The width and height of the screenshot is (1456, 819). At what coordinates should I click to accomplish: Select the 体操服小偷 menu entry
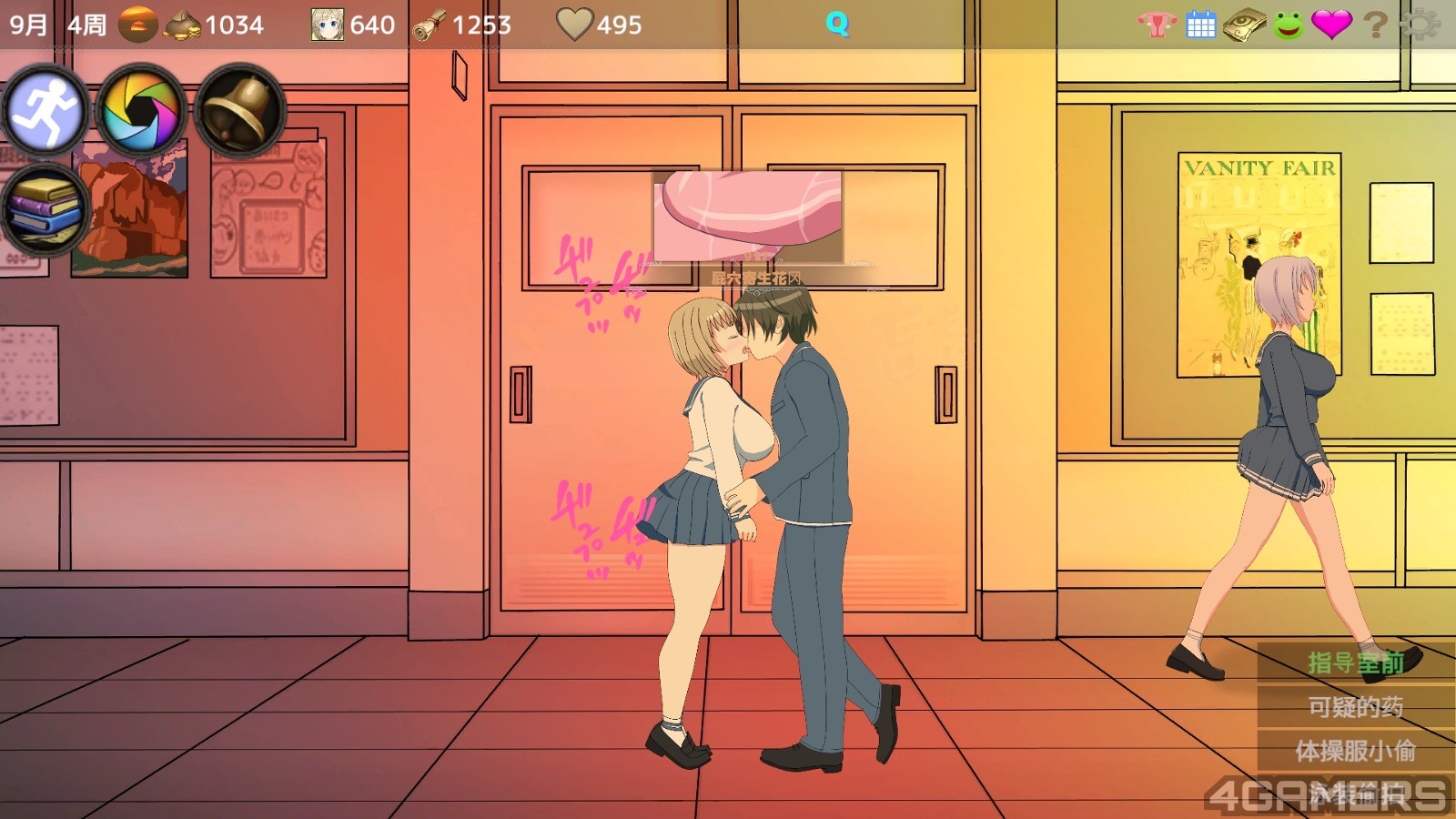tap(1355, 751)
